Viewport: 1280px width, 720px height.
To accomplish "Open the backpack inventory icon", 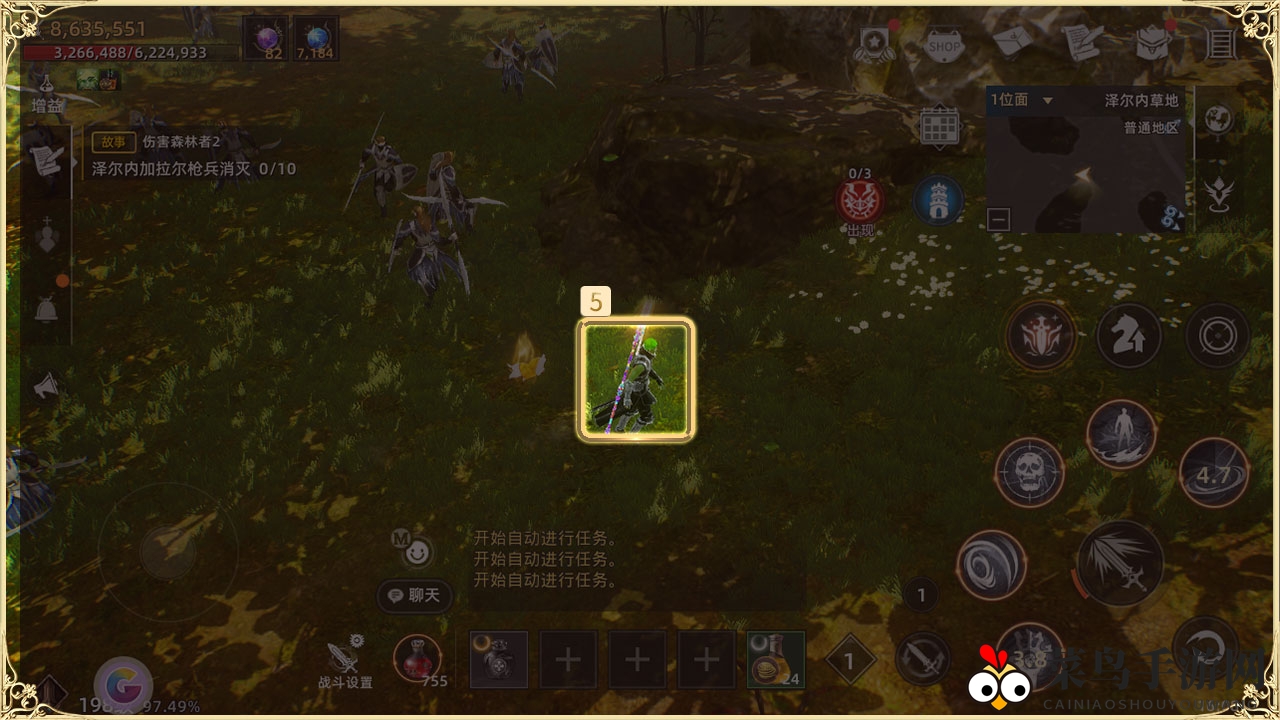I will click(1152, 43).
